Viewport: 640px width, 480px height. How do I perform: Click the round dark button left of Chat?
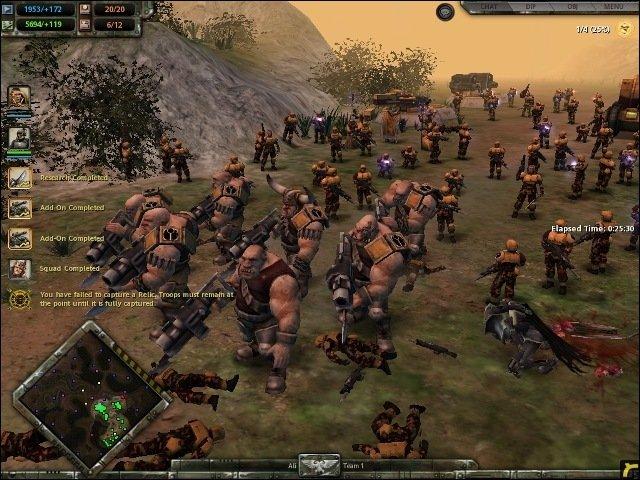(x=446, y=11)
